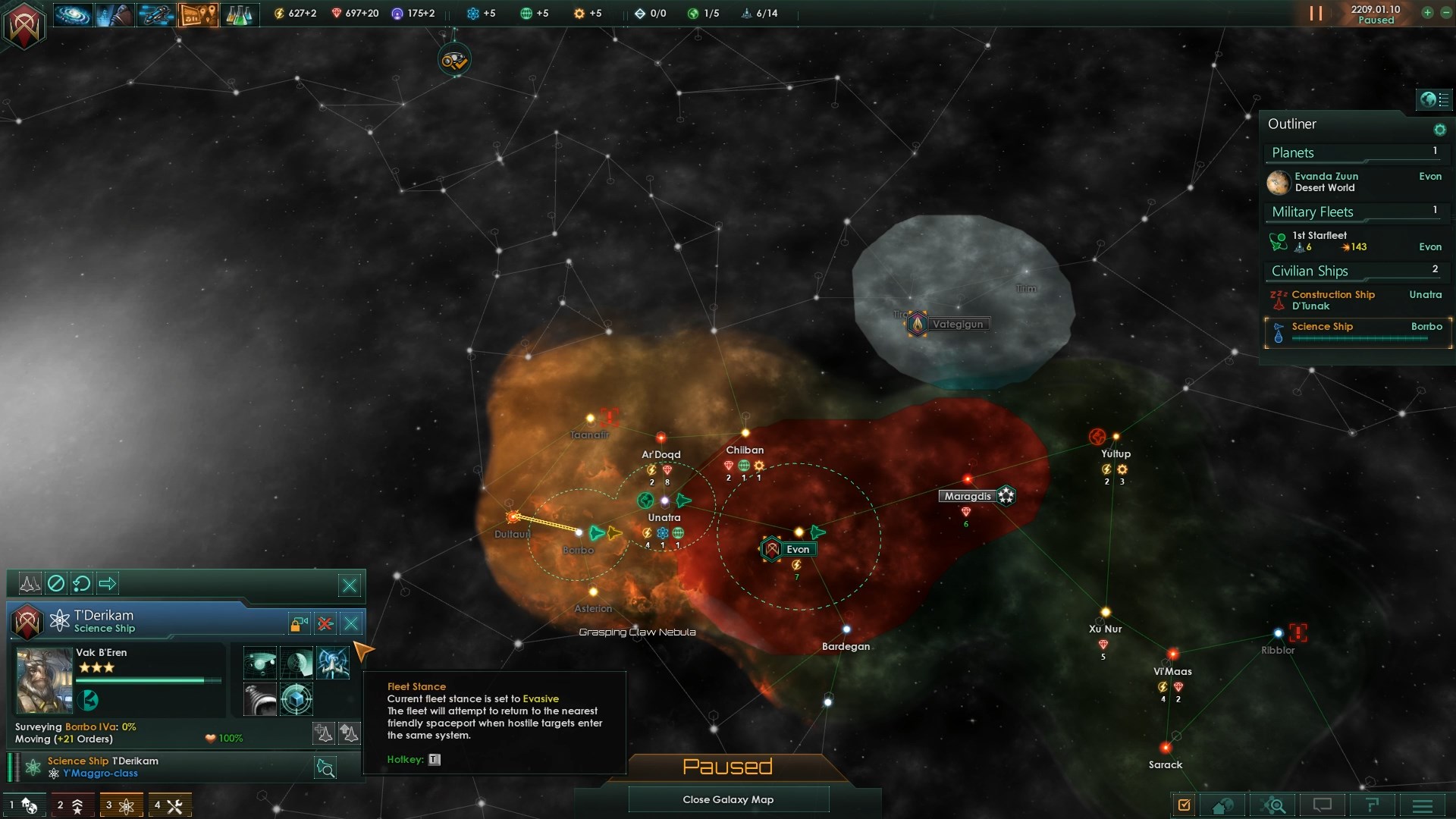Viewport: 1456px width, 819px height.
Task: Select control group 3 science tab
Action: pos(121,805)
